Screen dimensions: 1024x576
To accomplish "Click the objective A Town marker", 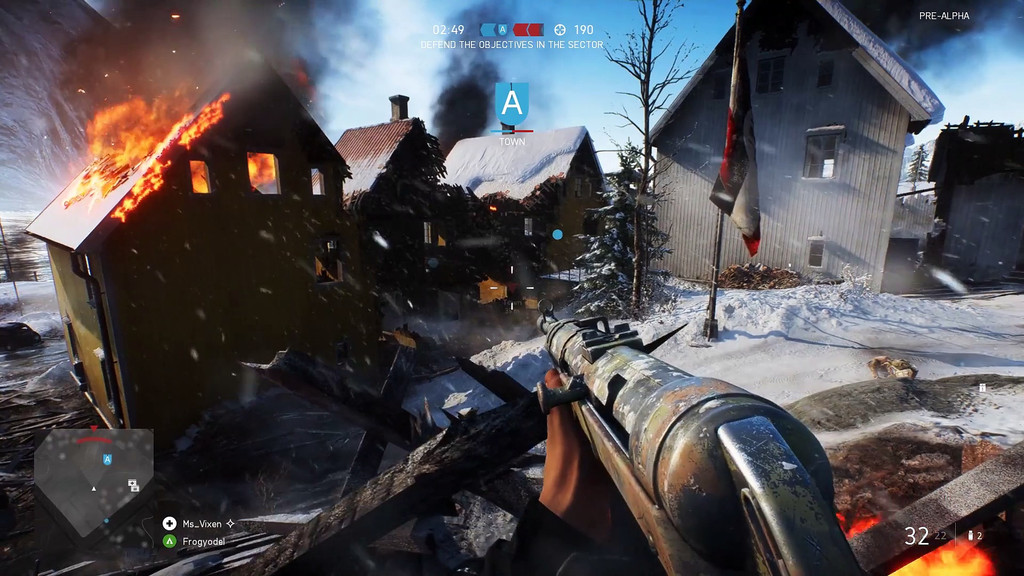I will (512, 105).
